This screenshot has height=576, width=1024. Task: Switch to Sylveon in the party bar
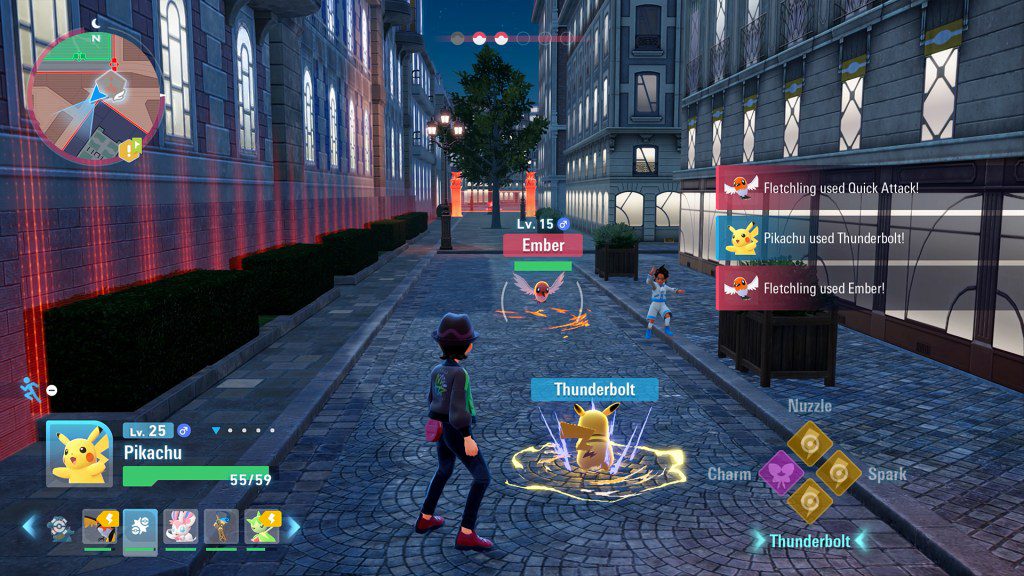tap(180, 525)
